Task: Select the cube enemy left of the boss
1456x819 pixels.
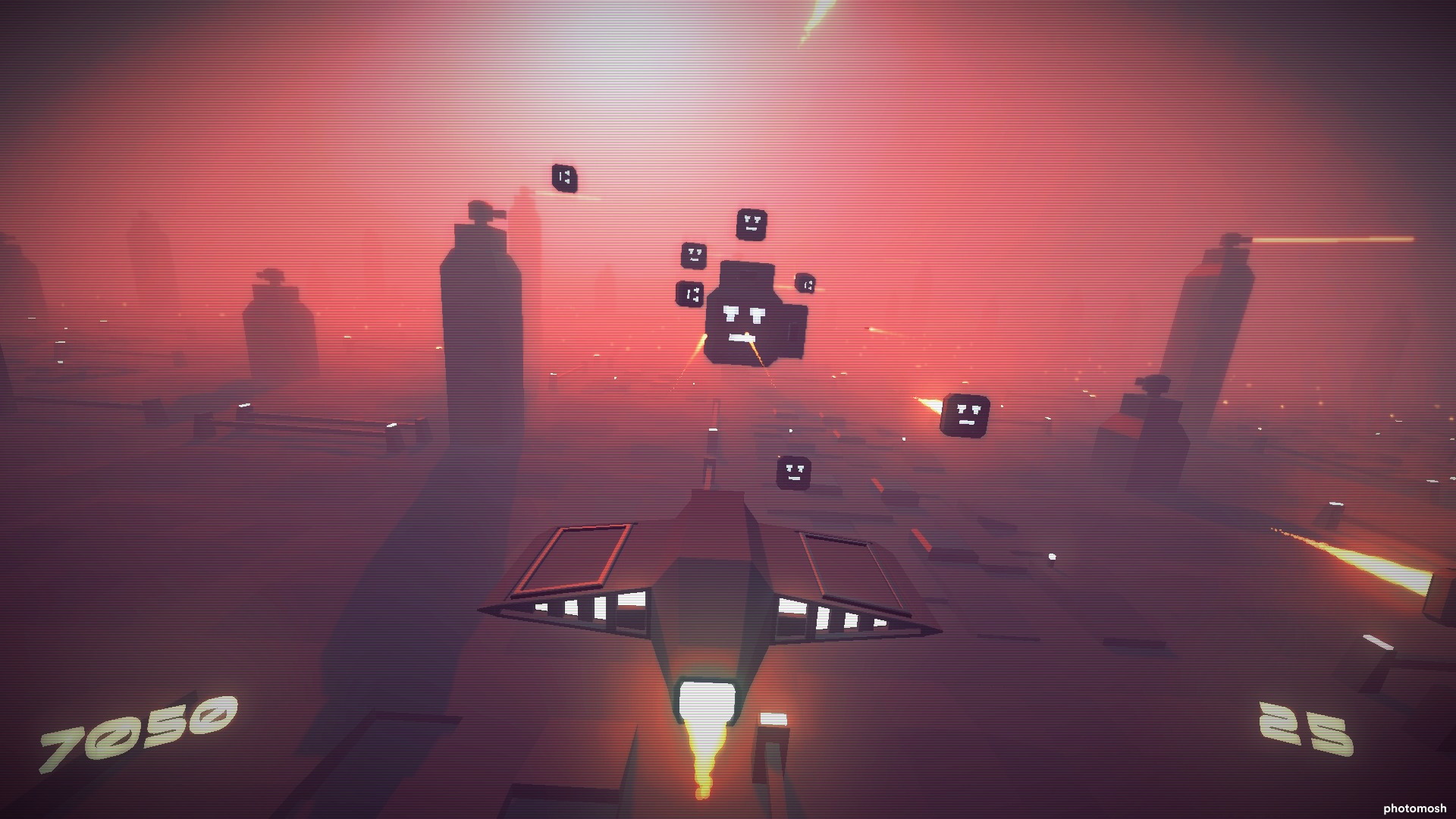Action: [x=692, y=256]
